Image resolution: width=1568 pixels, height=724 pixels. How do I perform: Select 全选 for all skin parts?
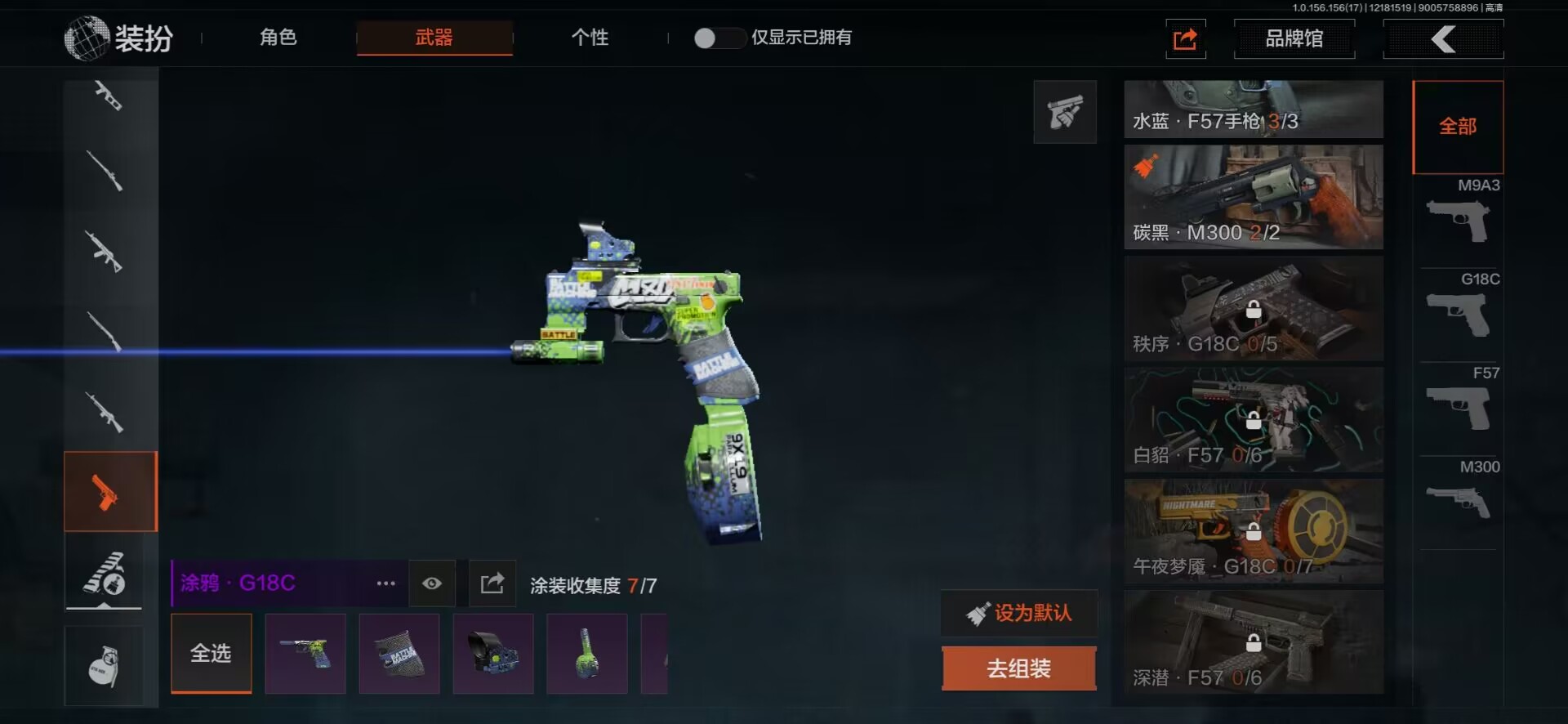tap(212, 653)
